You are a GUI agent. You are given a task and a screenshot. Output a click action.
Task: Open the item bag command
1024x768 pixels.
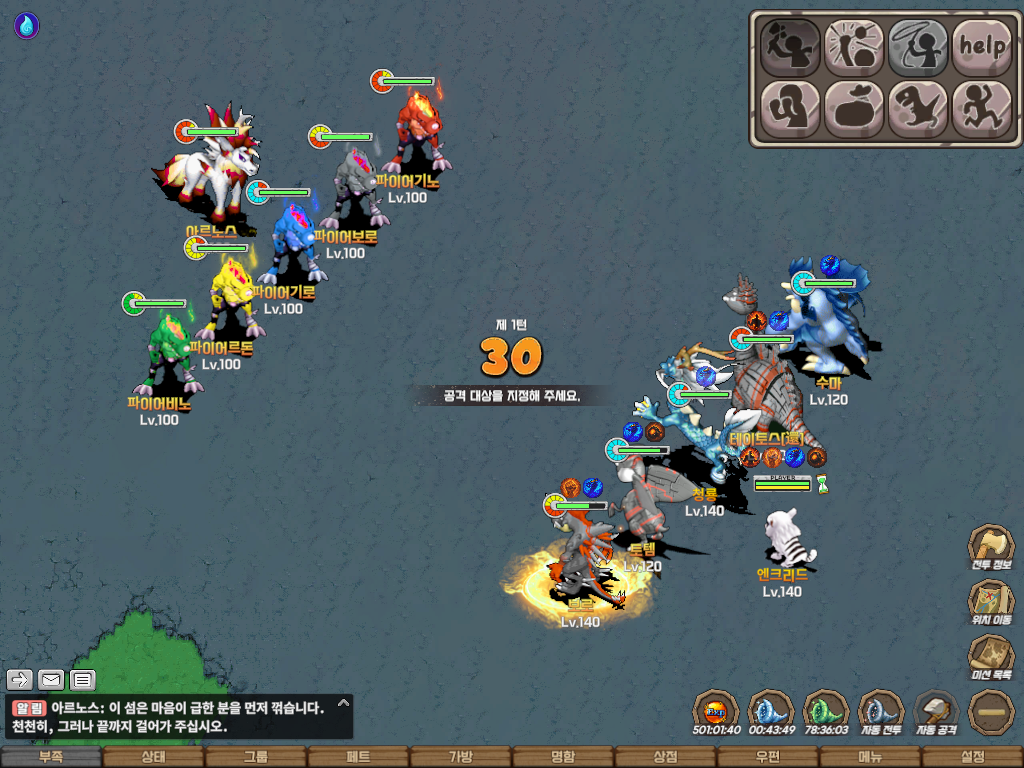point(854,108)
